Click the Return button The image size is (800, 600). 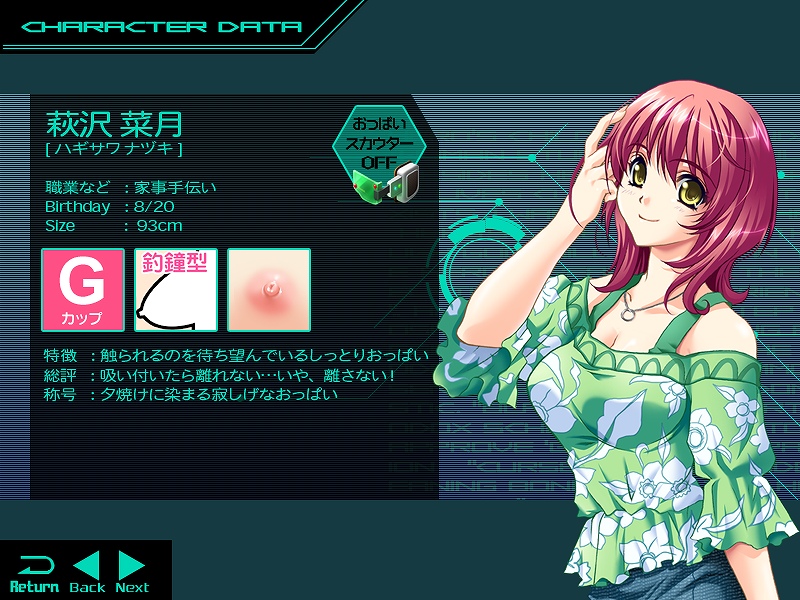[34, 572]
